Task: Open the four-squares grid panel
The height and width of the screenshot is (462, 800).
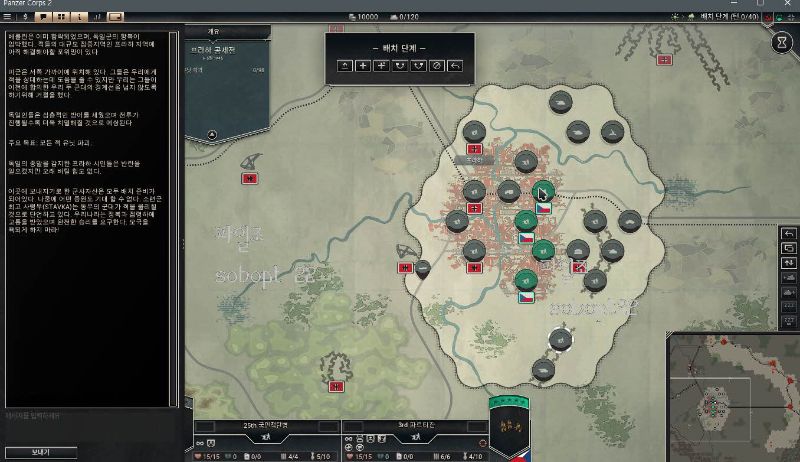Action: tap(63, 17)
